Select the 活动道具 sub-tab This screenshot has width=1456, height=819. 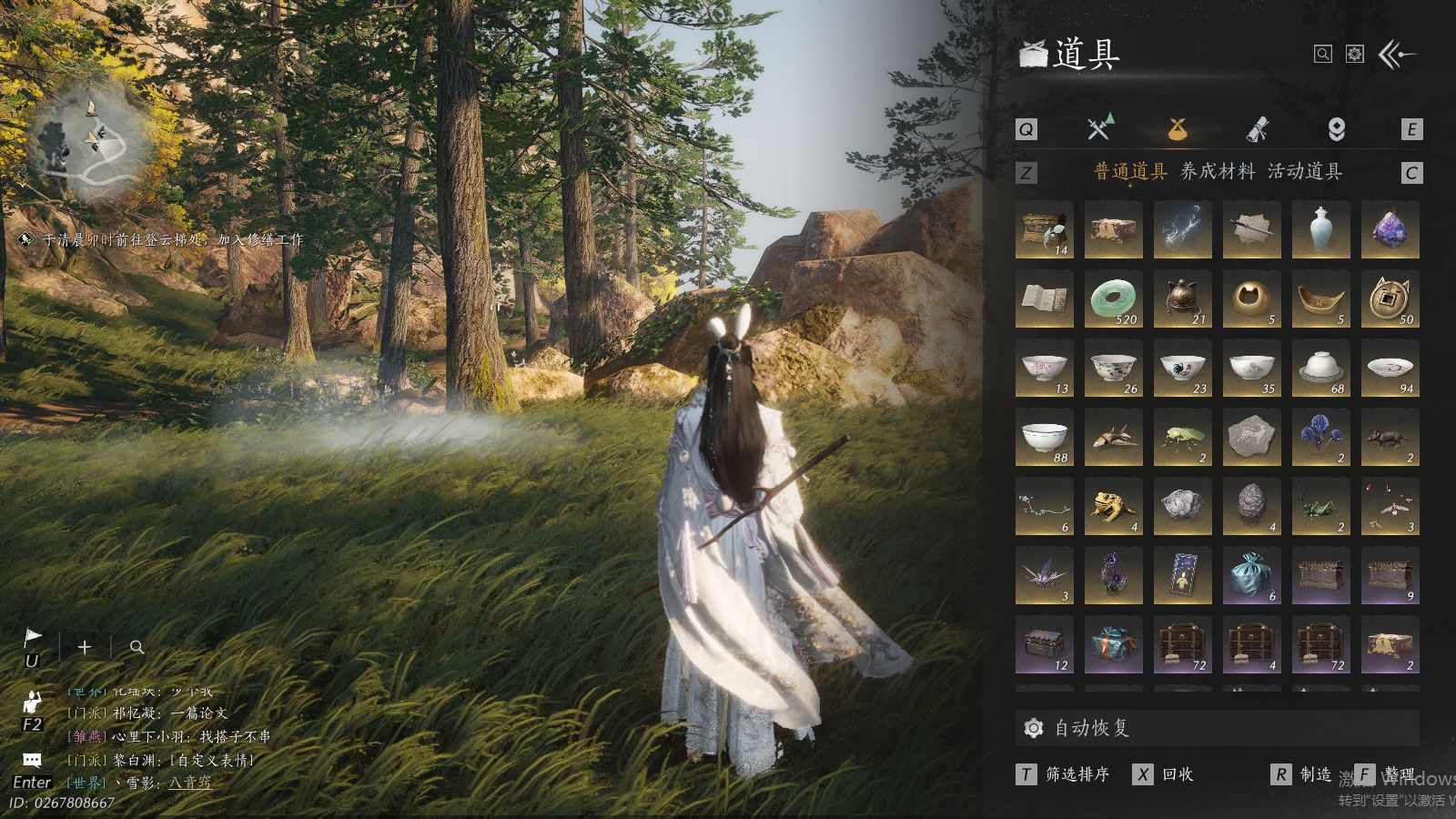pyautogui.click(x=1304, y=171)
